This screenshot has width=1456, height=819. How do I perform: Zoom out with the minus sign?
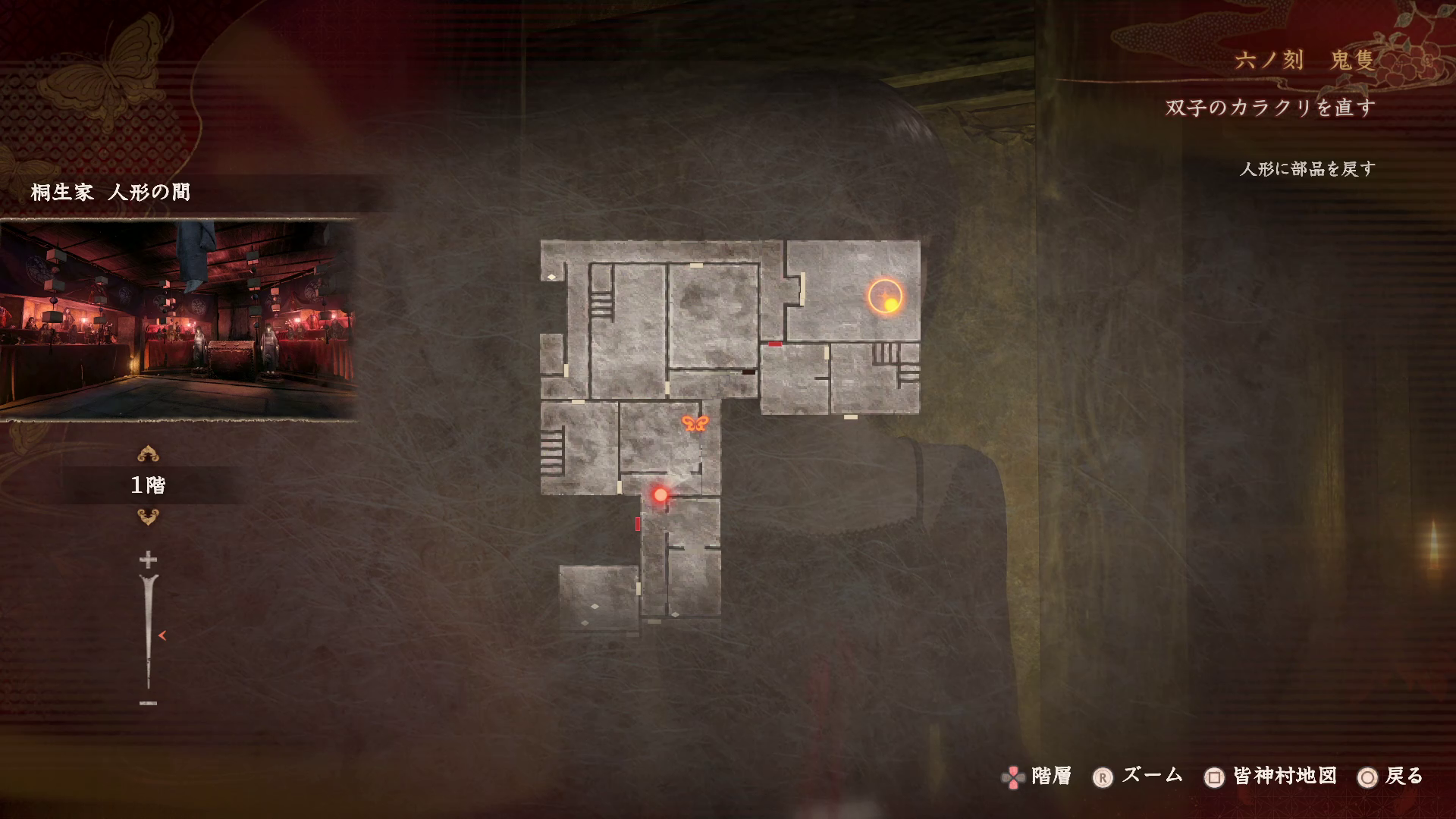(148, 703)
